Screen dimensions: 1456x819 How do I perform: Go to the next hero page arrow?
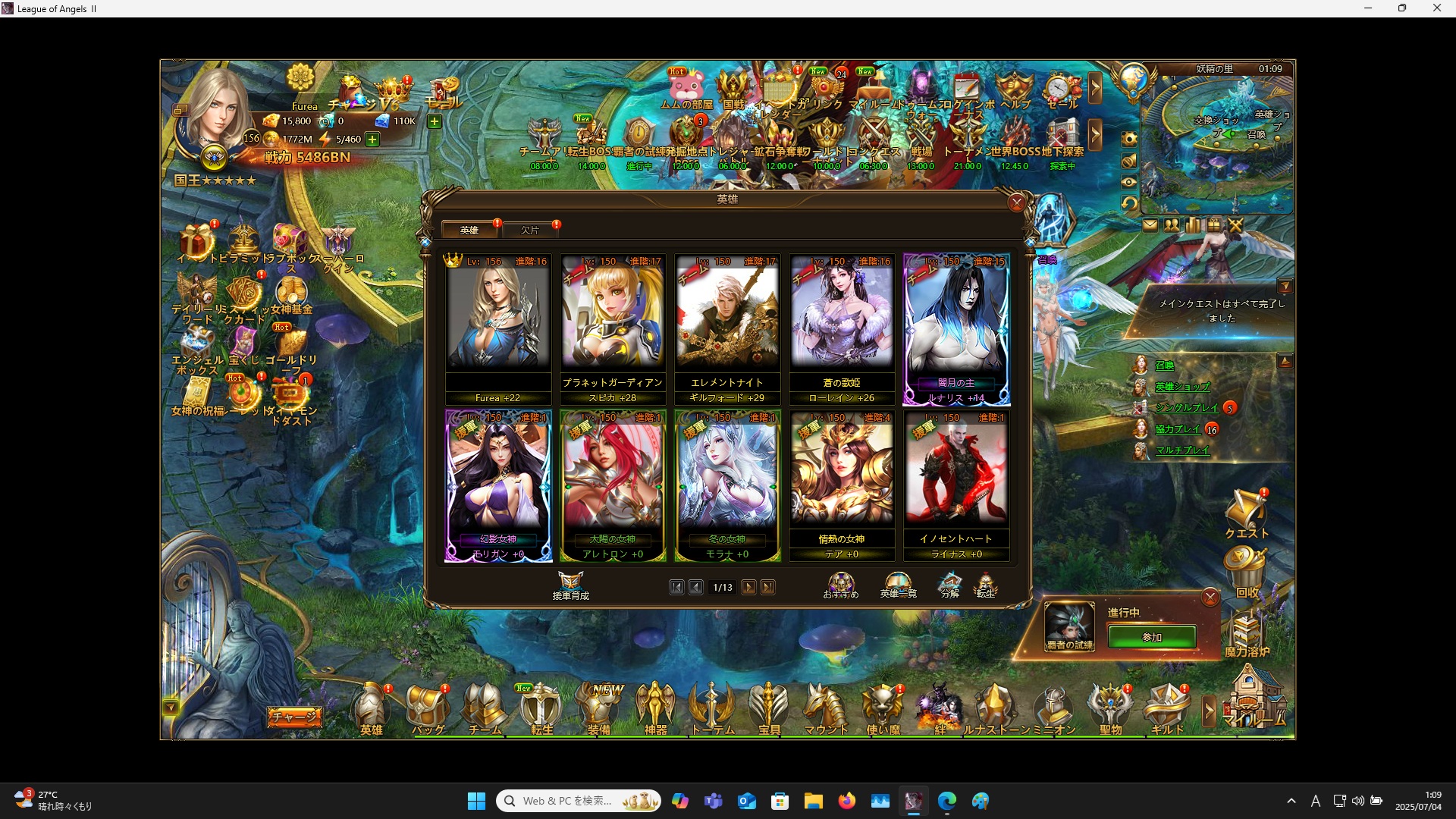coord(749,587)
